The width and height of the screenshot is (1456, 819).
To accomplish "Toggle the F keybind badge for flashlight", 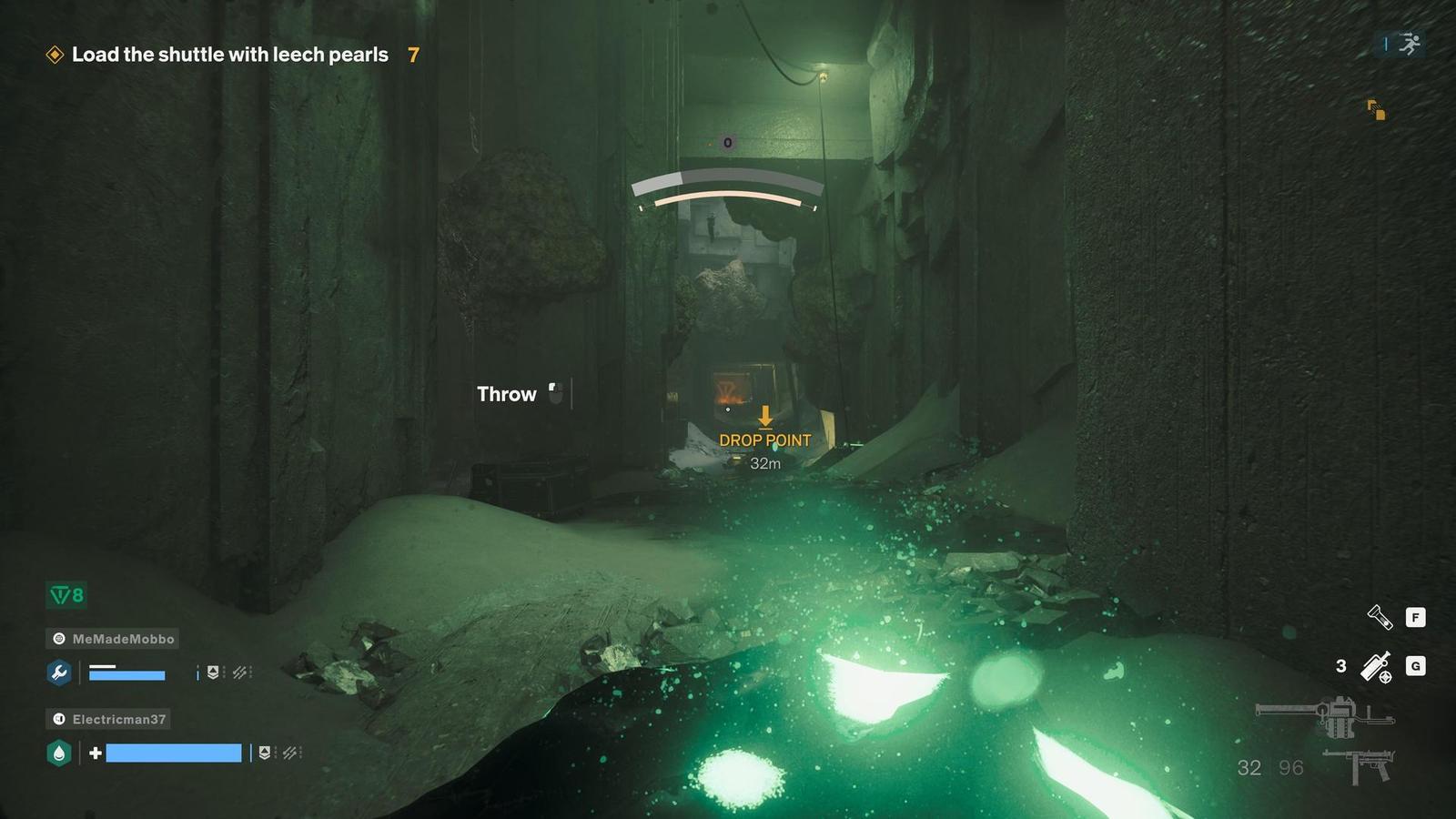I will coord(1416,617).
